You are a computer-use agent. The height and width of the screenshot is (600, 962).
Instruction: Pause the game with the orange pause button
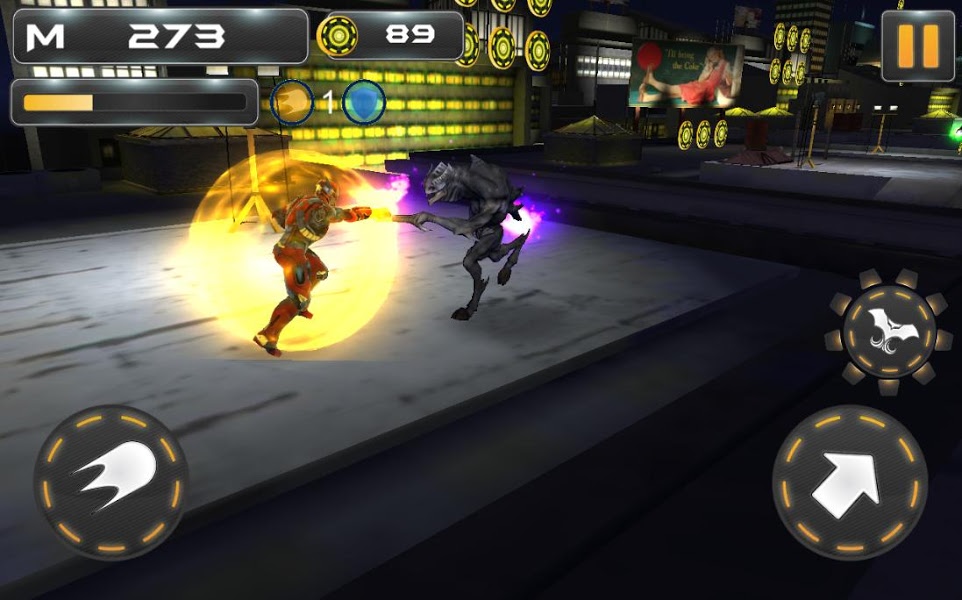pos(918,46)
